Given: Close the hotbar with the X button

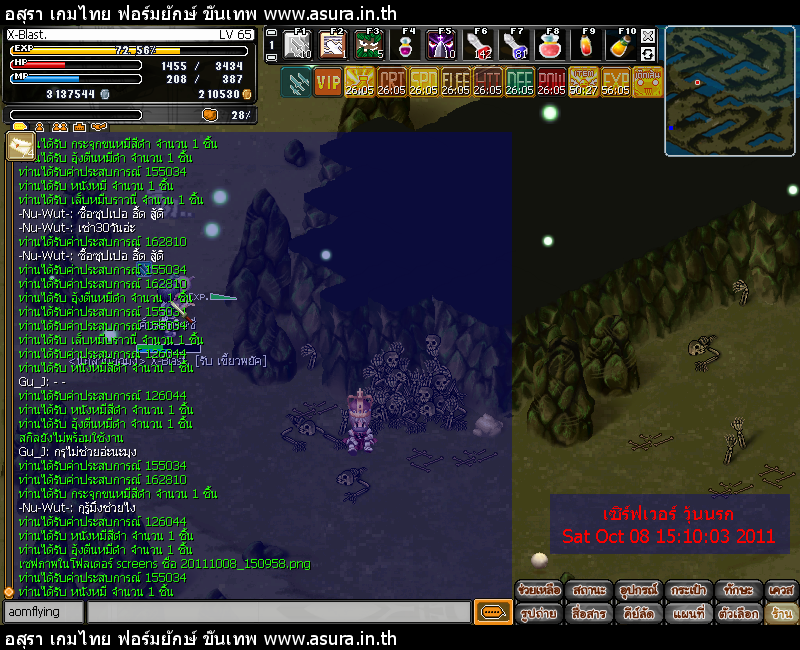Looking at the screenshot, I should pos(649,35).
